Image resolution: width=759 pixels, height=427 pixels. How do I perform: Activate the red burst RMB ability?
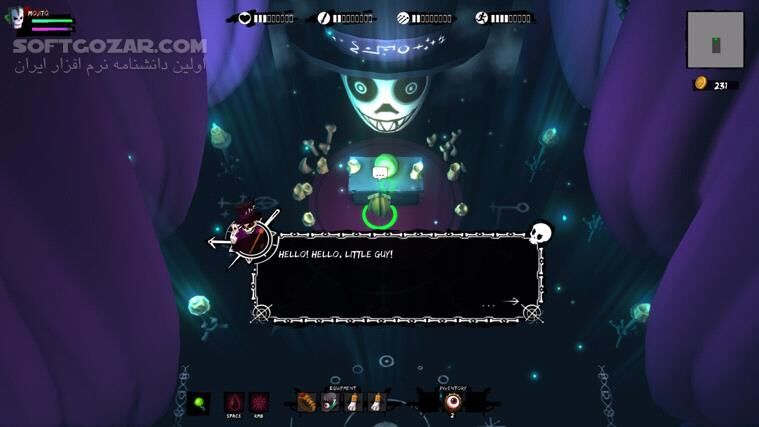(259, 401)
